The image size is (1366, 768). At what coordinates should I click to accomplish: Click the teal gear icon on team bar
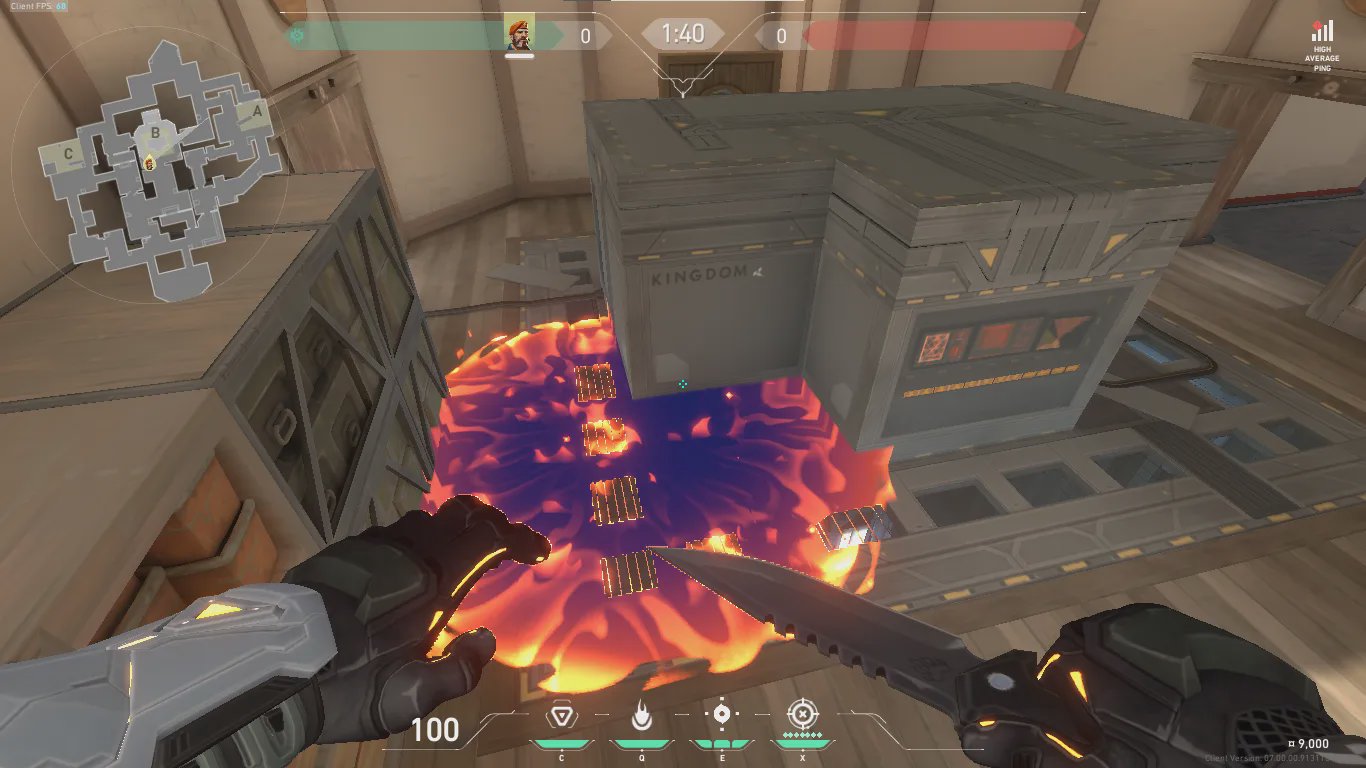point(296,35)
